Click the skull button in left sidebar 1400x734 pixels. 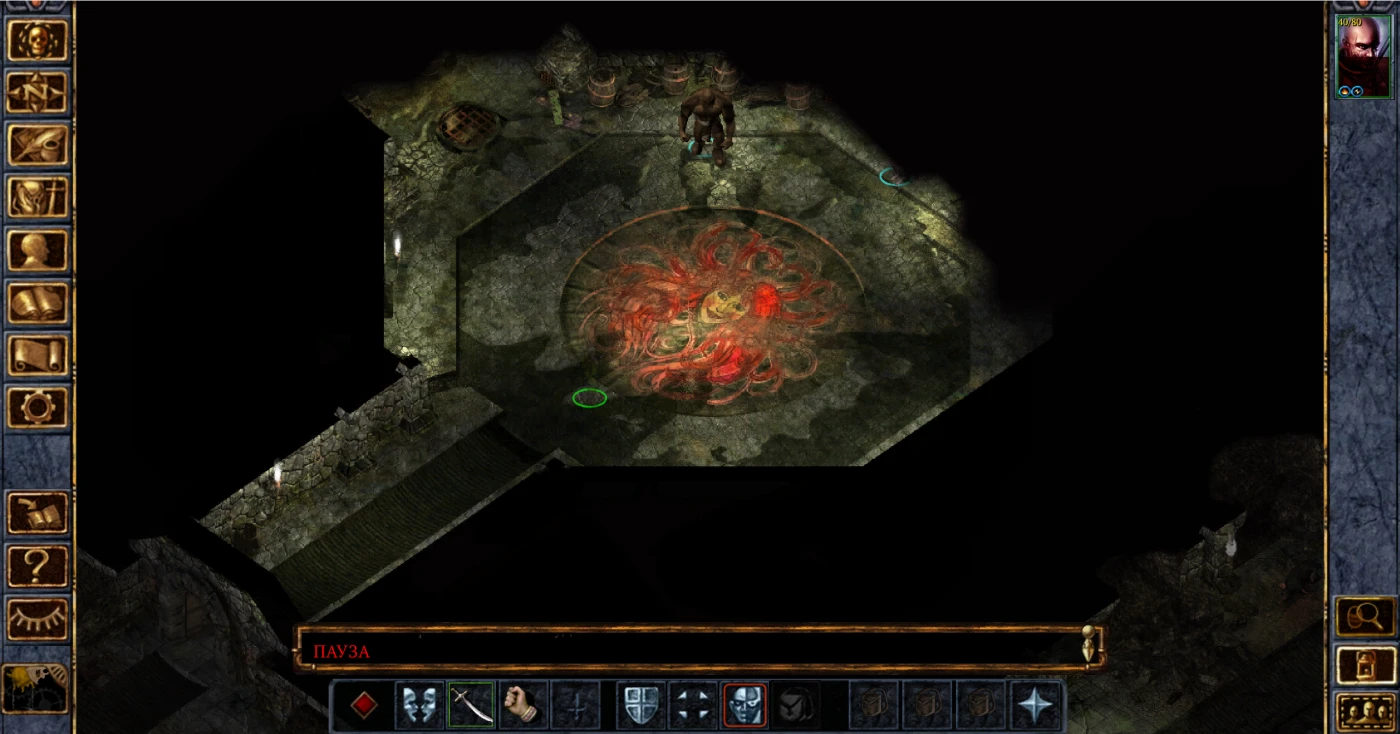pyautogui.click(x=38, y=40)
